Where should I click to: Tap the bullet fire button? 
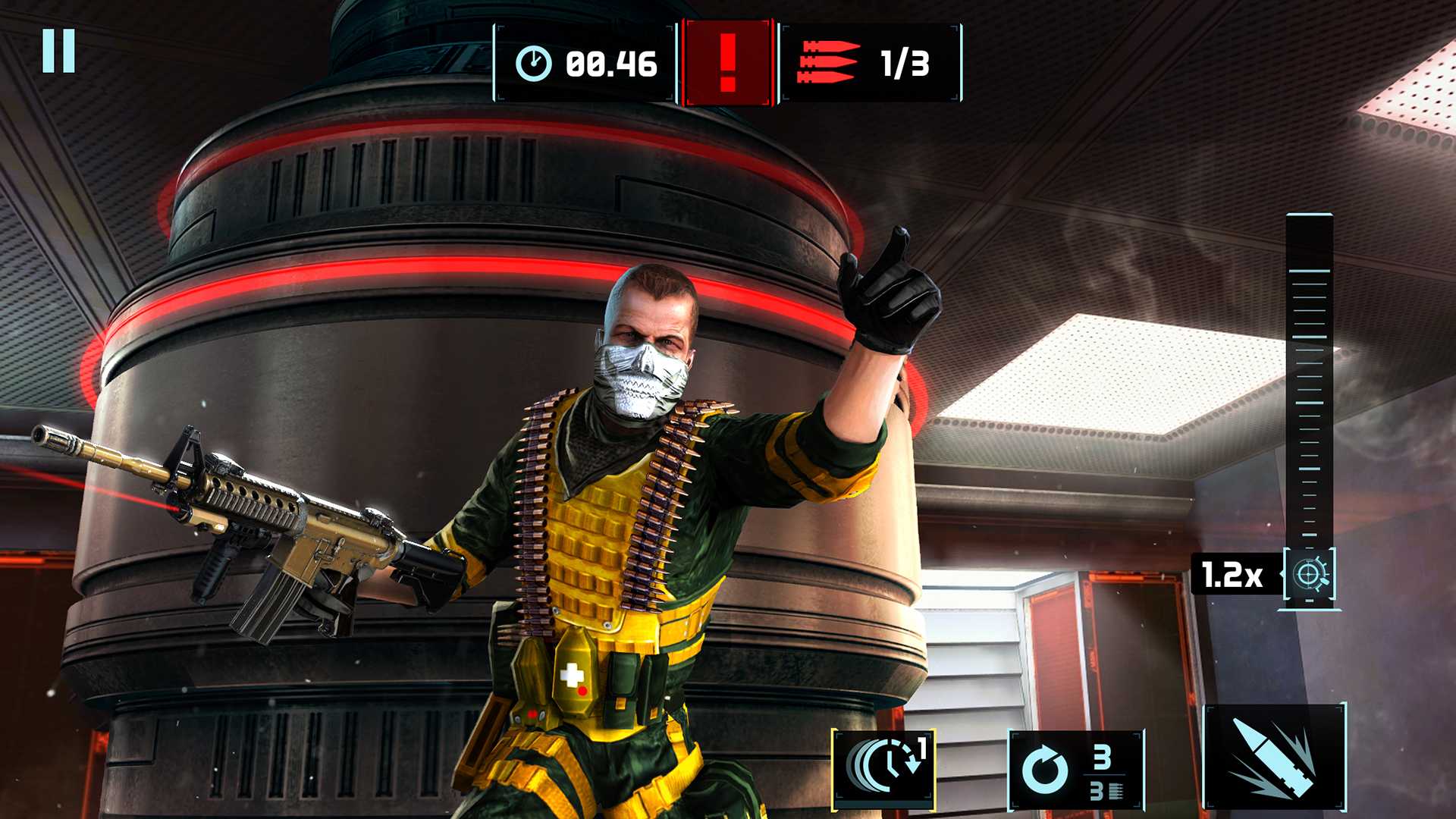1274,758
